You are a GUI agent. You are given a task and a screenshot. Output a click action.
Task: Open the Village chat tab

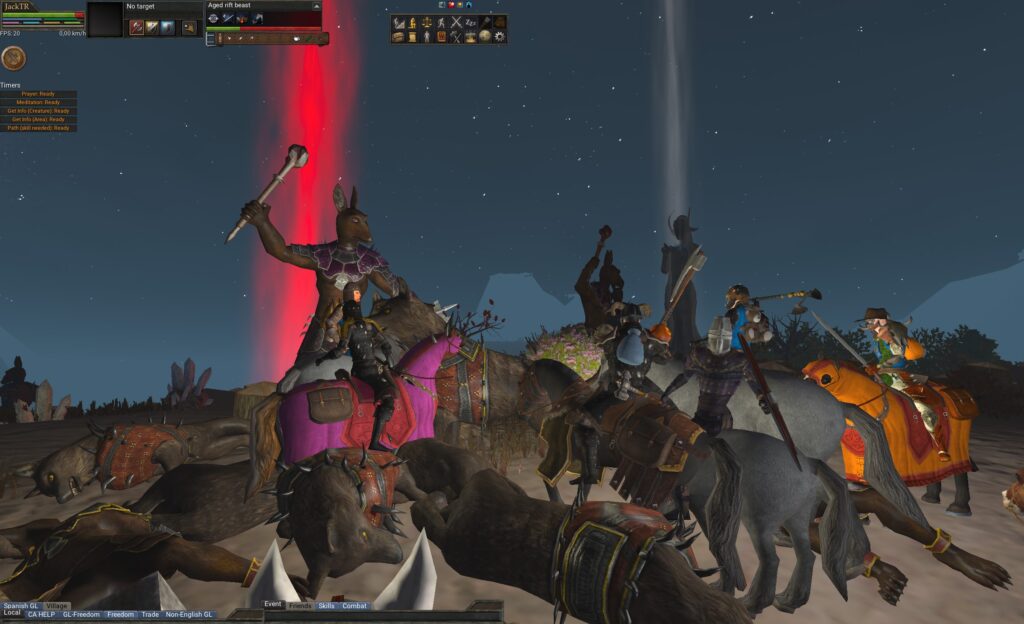[57, 606]
